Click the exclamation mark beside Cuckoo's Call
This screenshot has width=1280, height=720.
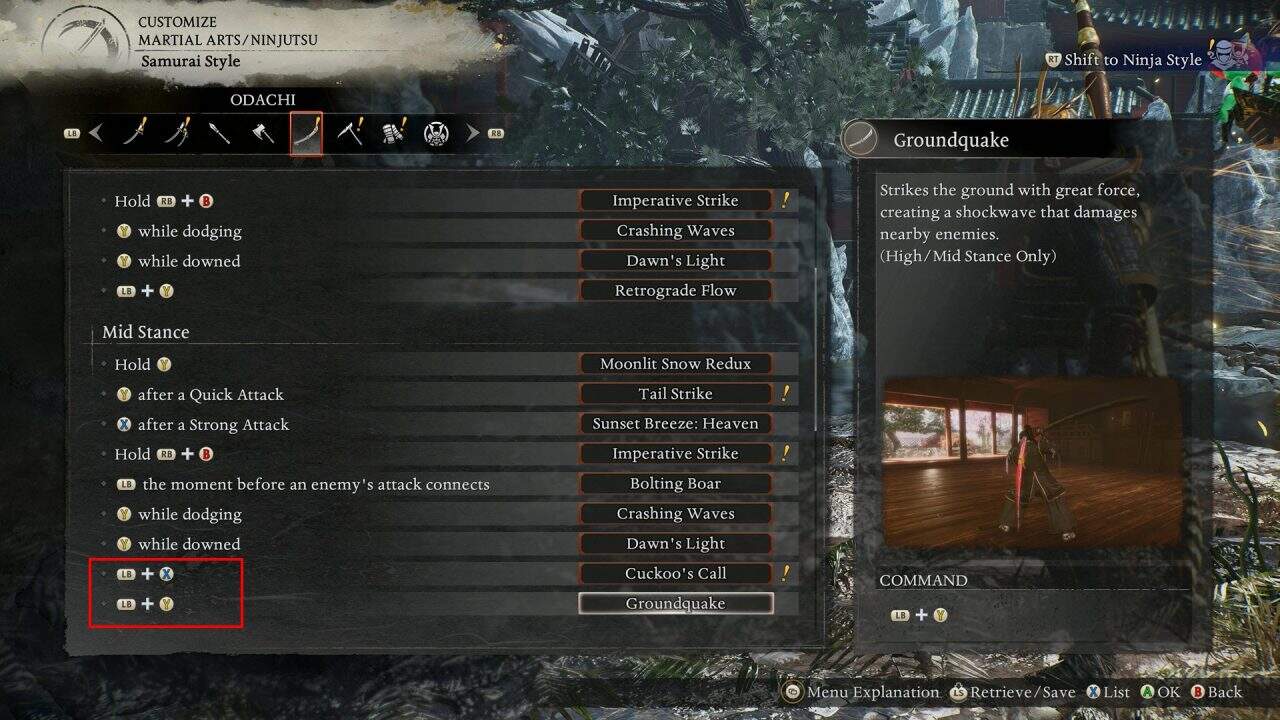click(788, 573)
